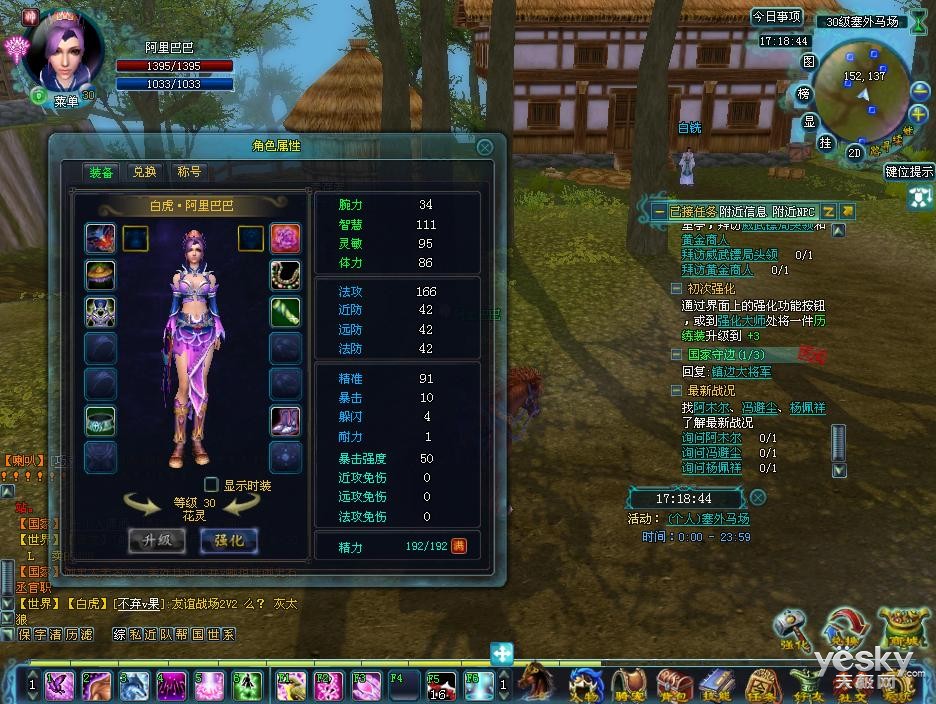Open the 今日事项 daily events panel
The height and width of the screenshot is (704, 936).
[x=777, y=17]
